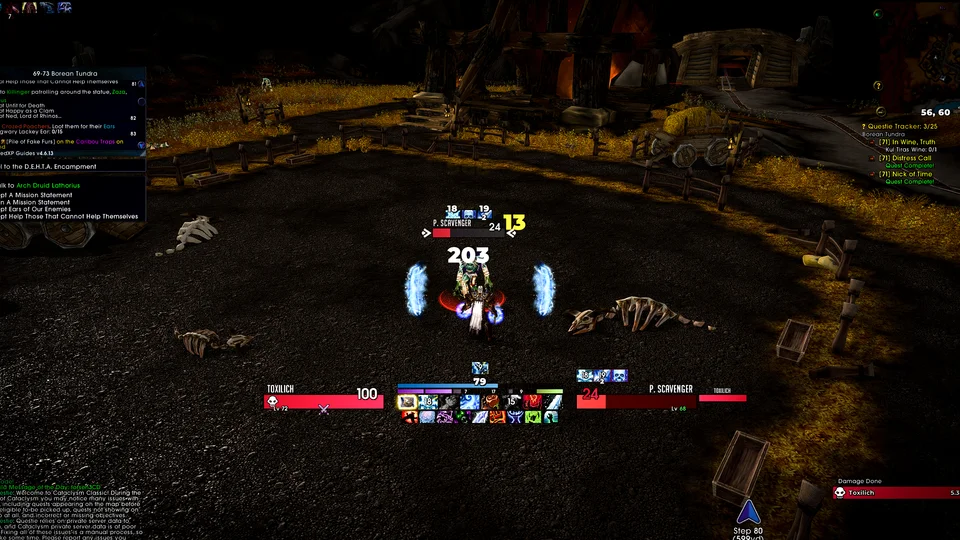
Task: Click the guide's step 83 down-arrow button
Action: point(141,145)
